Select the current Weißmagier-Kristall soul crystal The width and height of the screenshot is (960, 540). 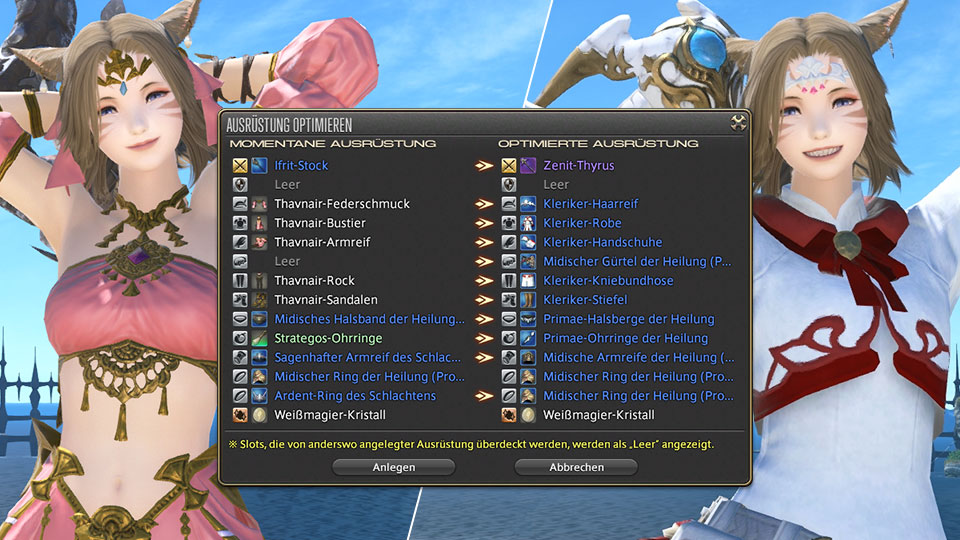329,415
